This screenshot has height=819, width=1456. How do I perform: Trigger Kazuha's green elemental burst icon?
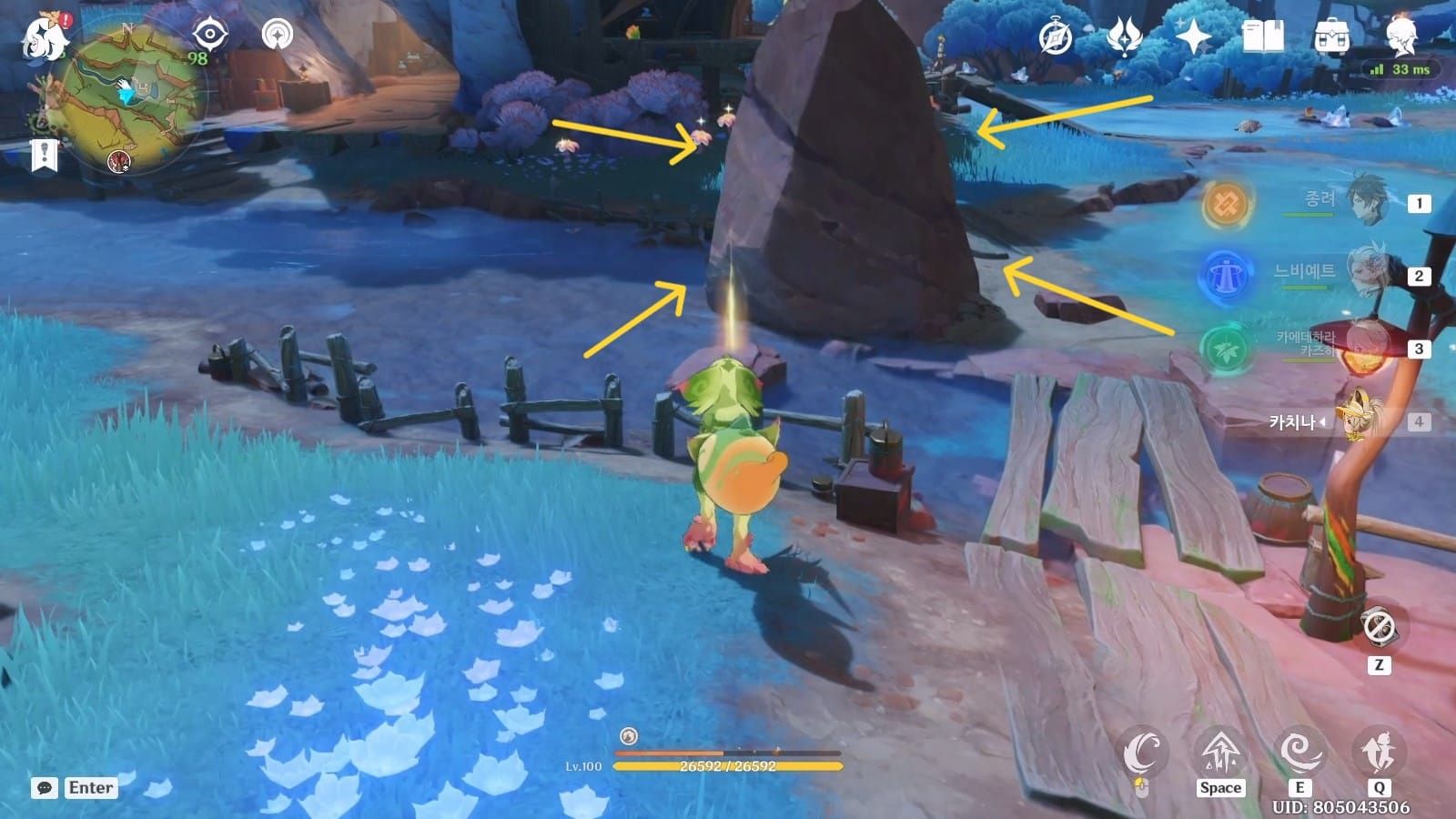1225,349
